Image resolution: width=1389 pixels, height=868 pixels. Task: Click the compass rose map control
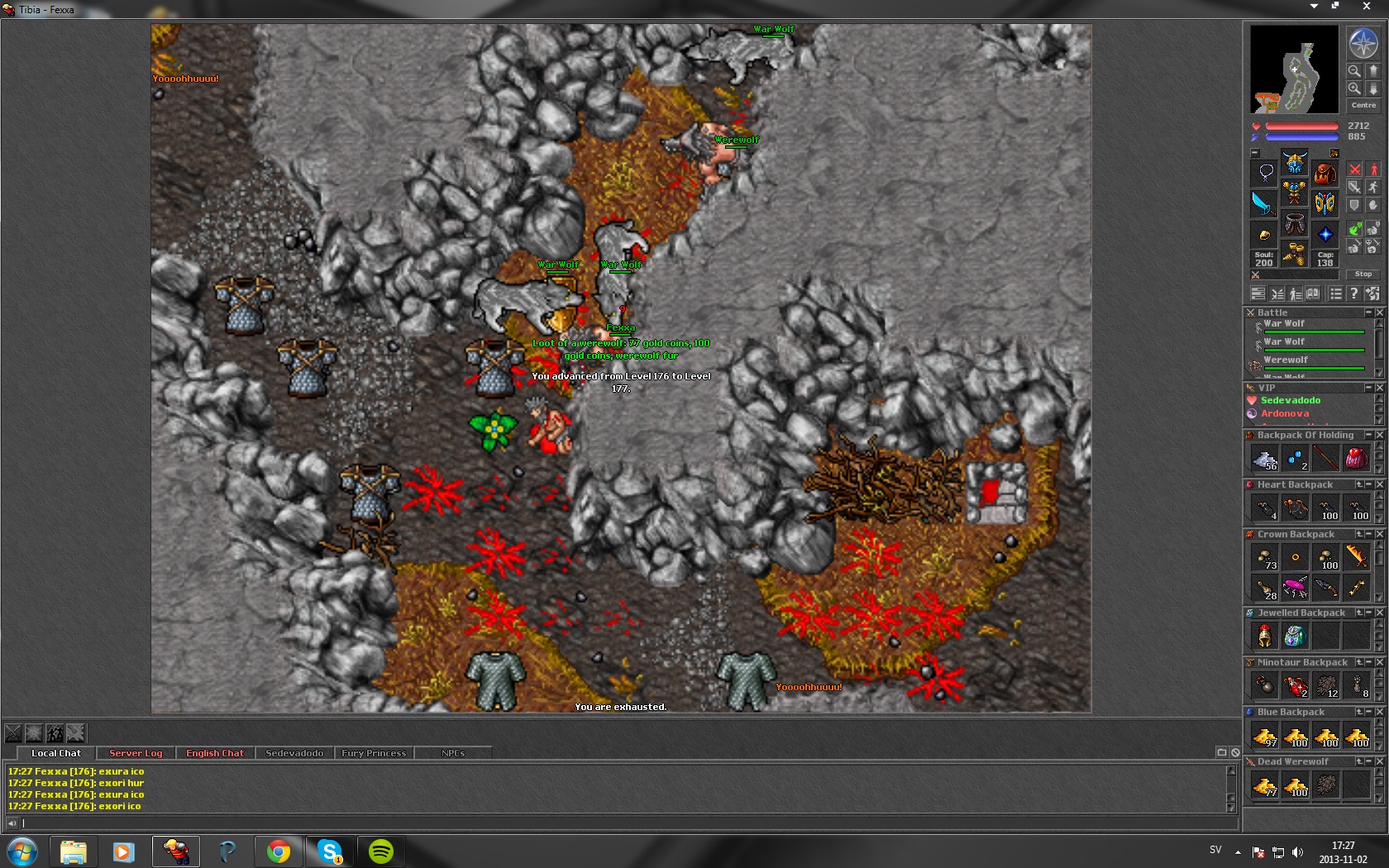[x=1363, y=43]
